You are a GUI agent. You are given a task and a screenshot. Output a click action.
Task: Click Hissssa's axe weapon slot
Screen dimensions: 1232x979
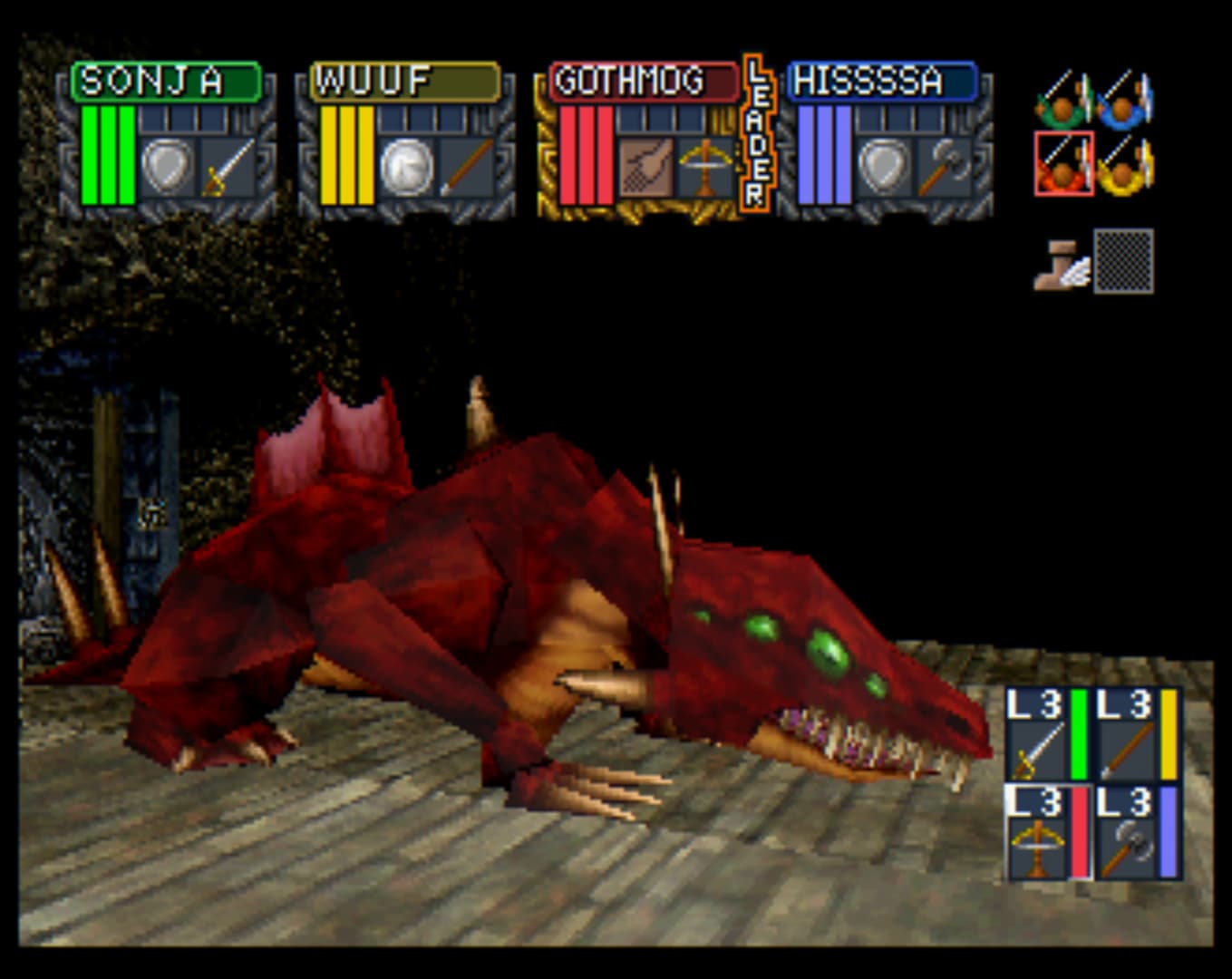943,168
